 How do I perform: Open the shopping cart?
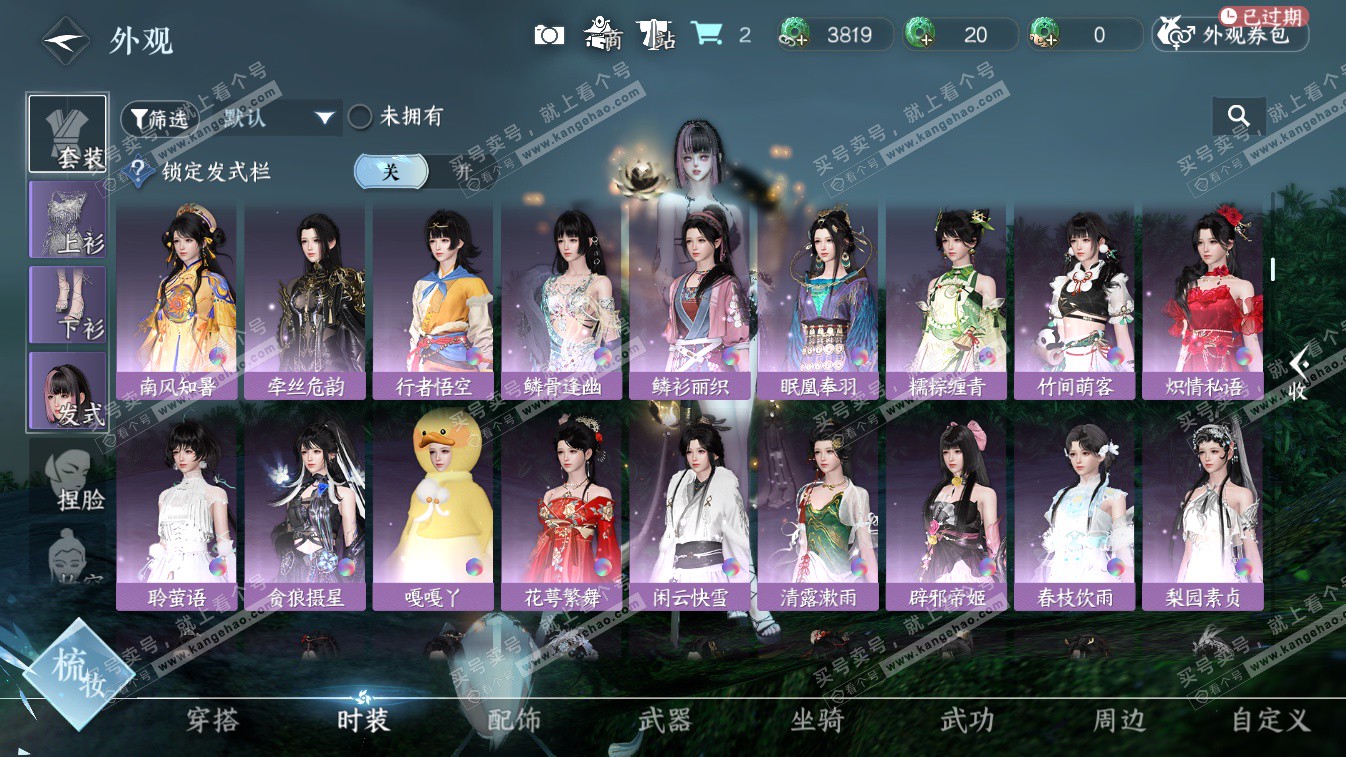[x=707, y=34]
